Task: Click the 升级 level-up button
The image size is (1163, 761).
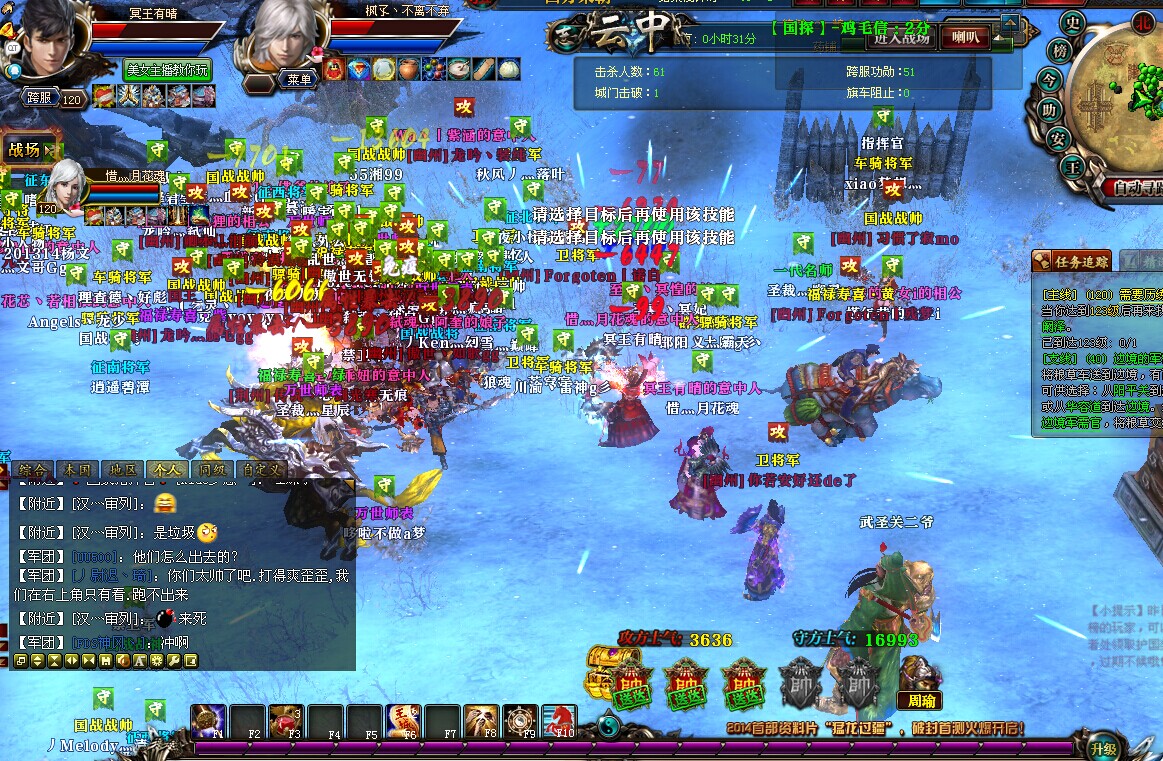Action: click(x=1103, y=746)
